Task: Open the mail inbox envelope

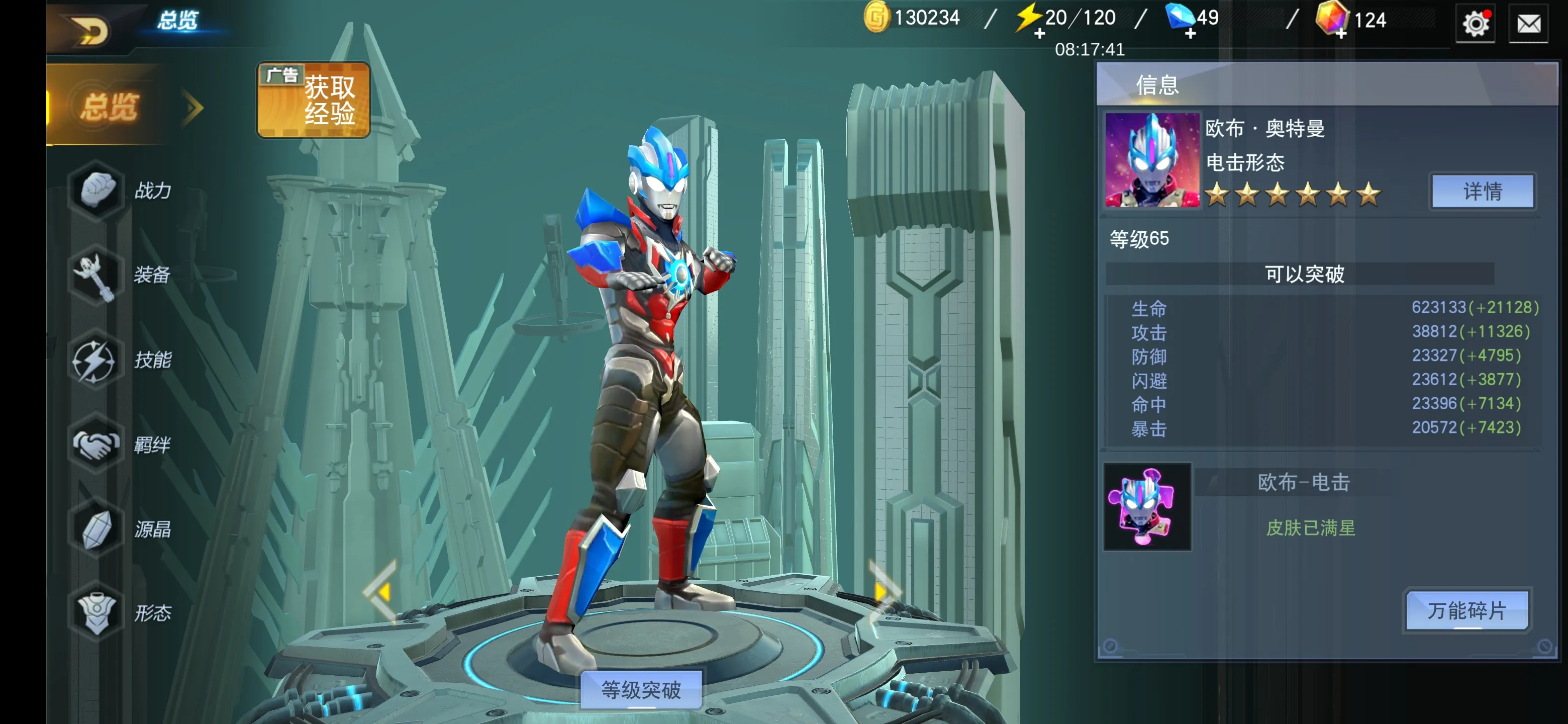Action: coord(1528,24)
